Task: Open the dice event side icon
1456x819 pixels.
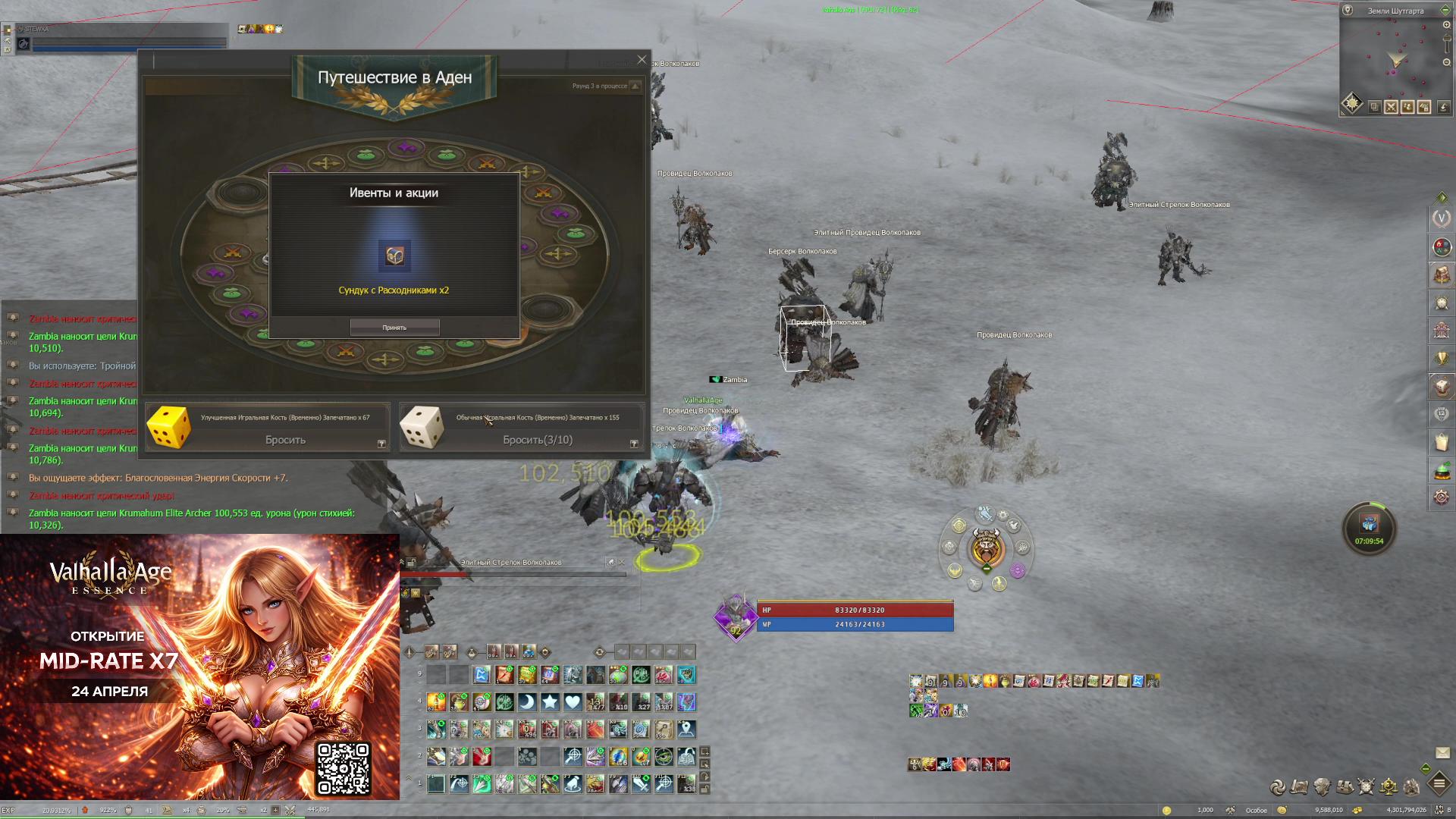Action: pyautogui.click(x=1441, y=386)
